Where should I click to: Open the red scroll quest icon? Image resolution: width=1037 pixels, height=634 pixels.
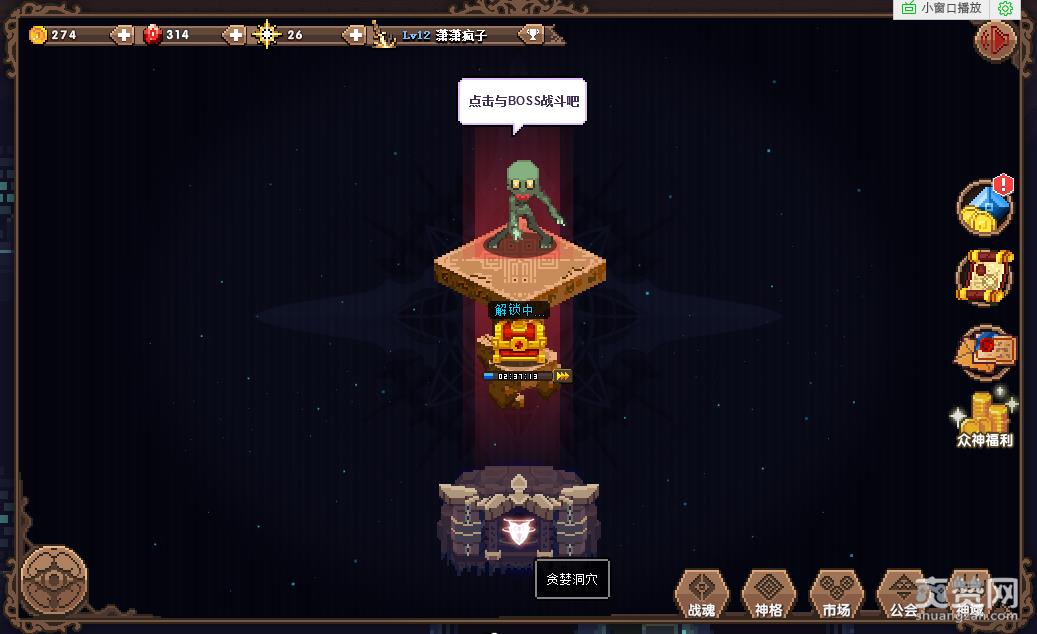(985, 278)
